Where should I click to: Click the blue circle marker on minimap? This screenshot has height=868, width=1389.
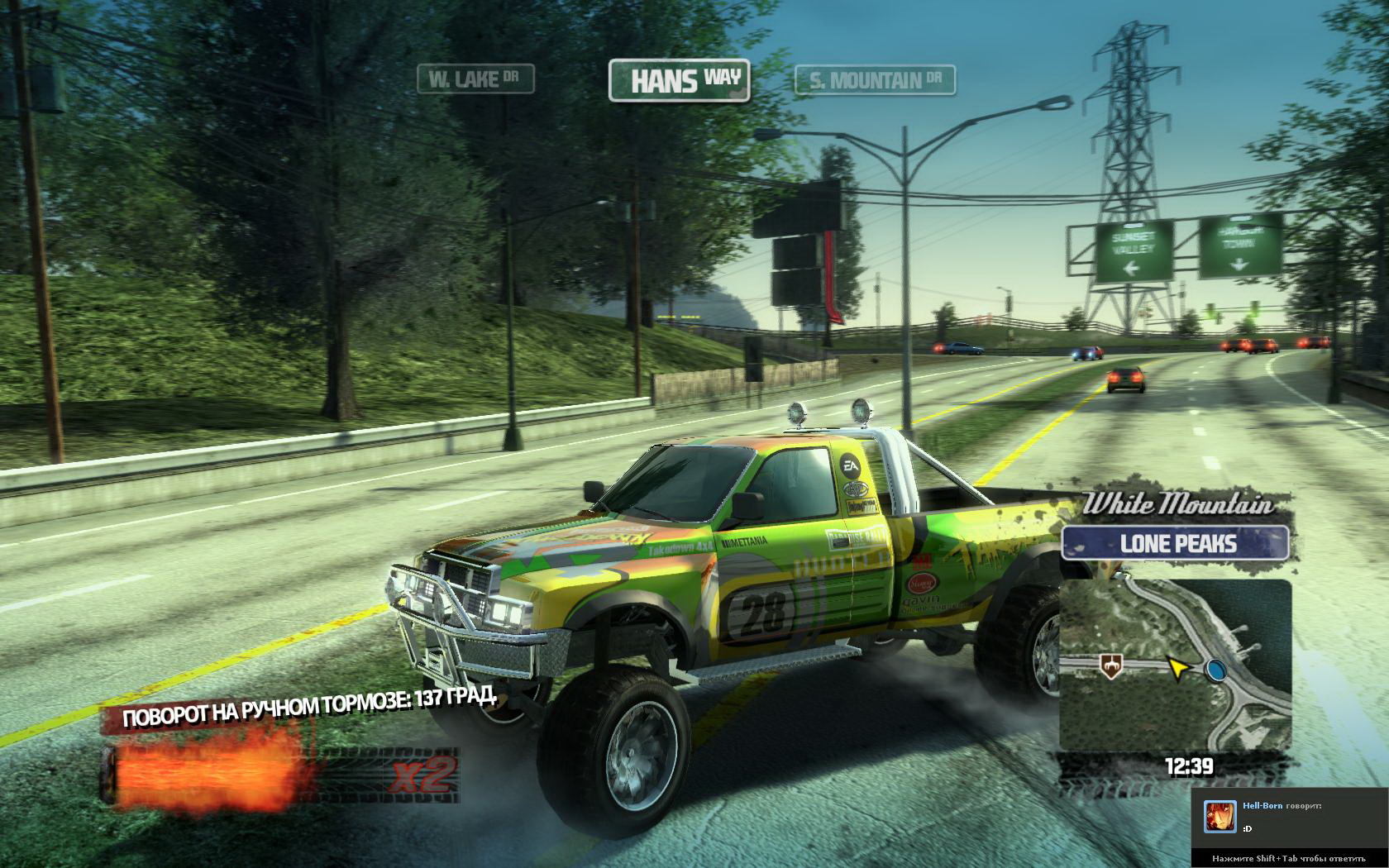(1215, 670)
